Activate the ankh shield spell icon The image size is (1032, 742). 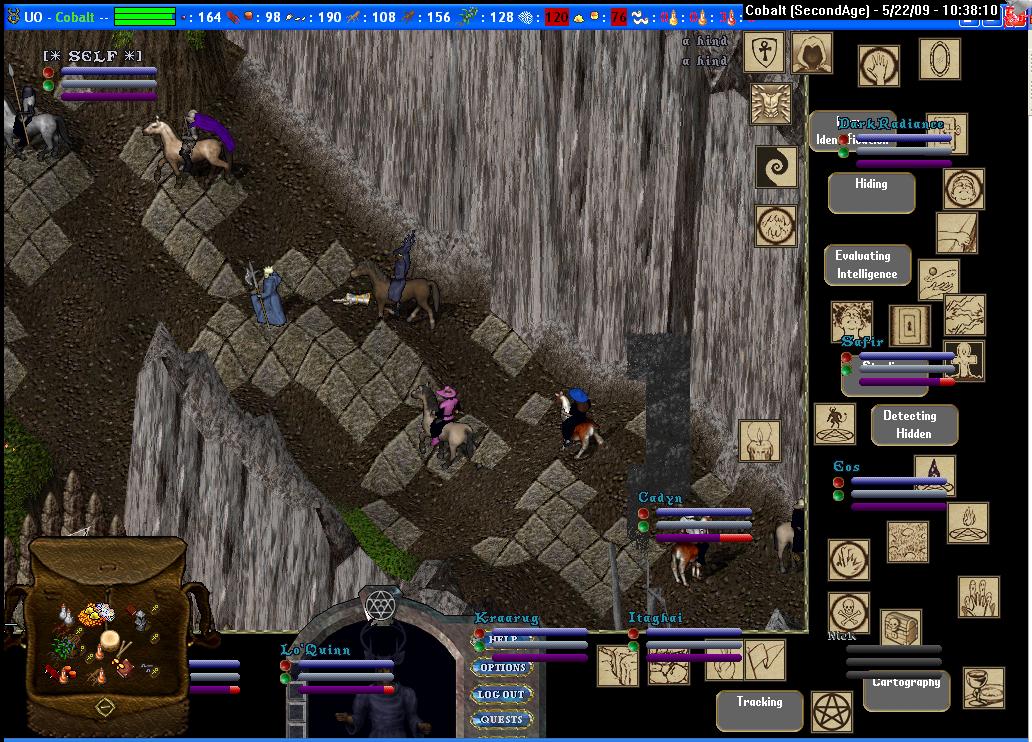(764, 52)
